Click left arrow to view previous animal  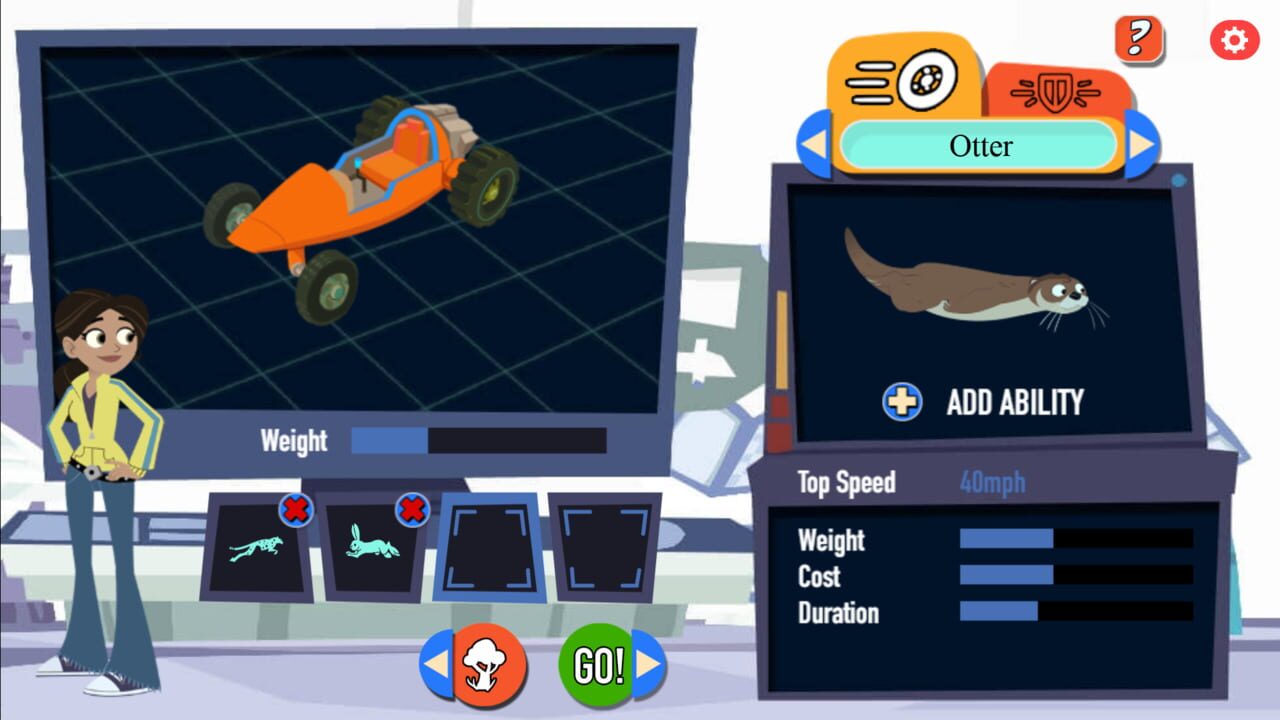click(811, 144)
